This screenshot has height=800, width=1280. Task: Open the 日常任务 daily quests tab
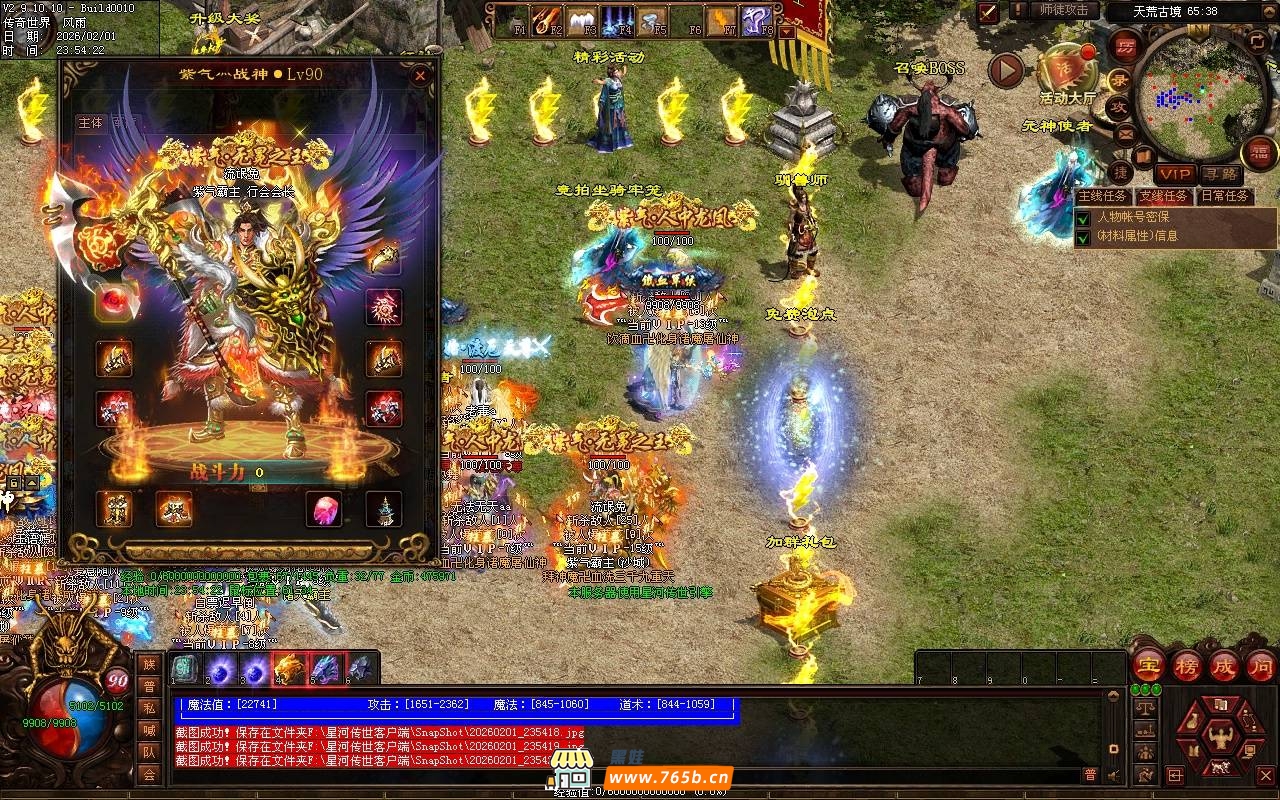click(x=1225, y=196)
